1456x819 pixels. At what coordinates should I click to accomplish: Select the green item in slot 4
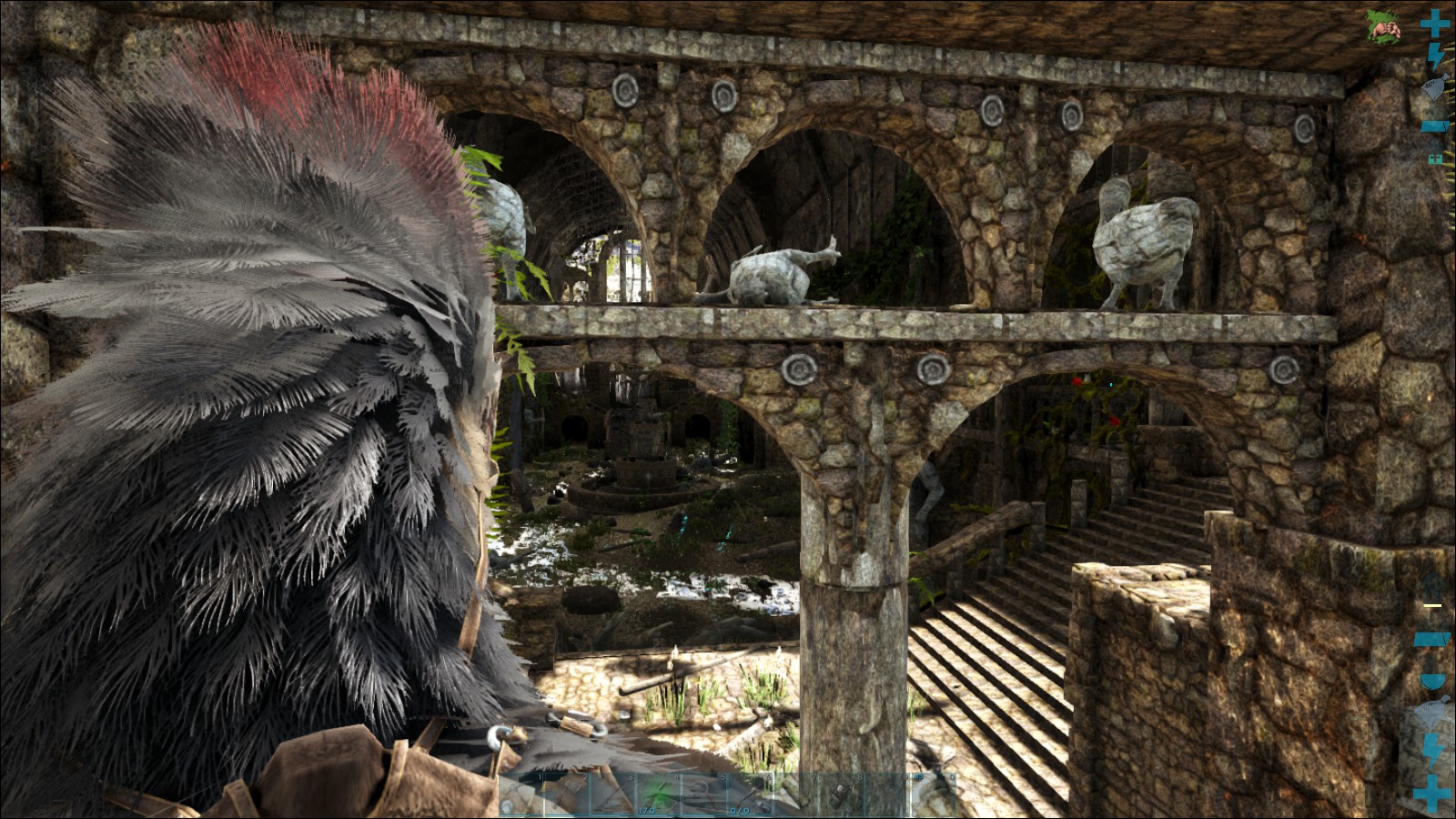[x=658, y=794]
